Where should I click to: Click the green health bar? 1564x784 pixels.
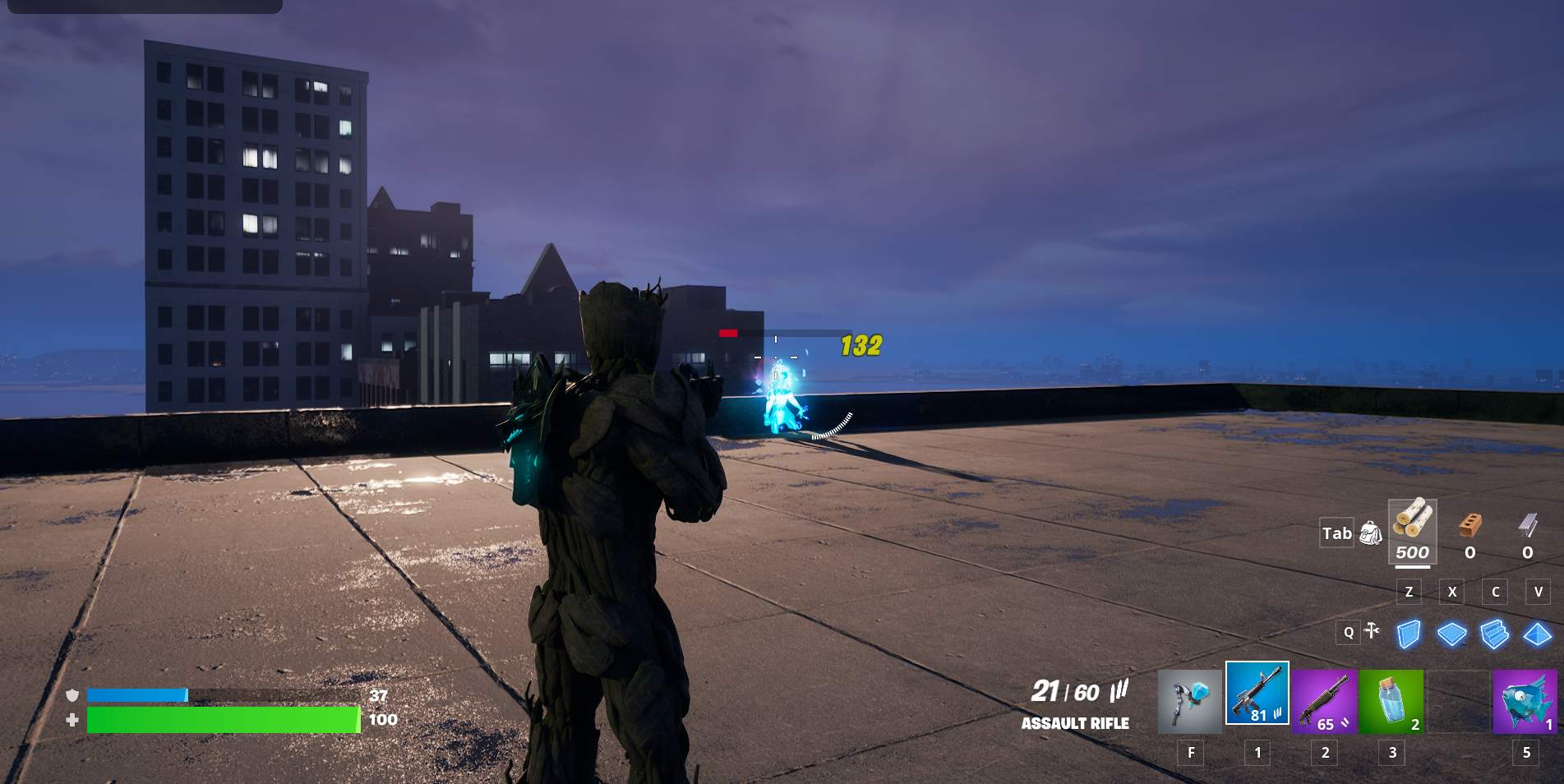[x=222, y=721]
